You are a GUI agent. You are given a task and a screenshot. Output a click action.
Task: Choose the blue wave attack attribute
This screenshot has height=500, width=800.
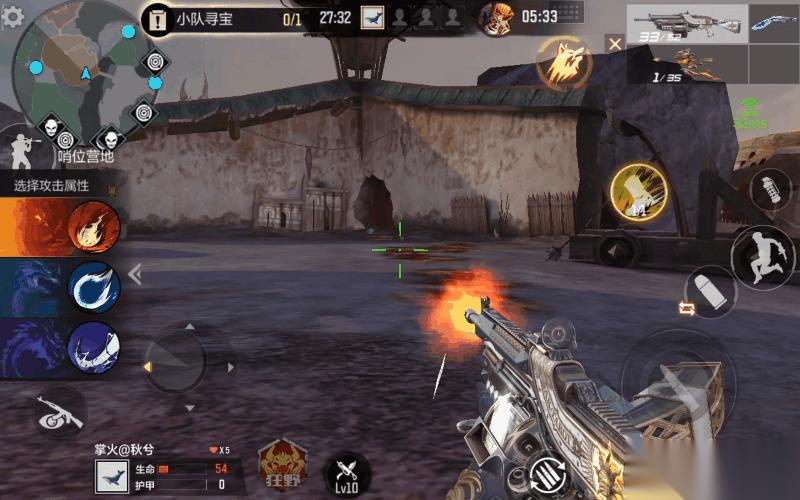pyautogui.click(x=94, y=288)
